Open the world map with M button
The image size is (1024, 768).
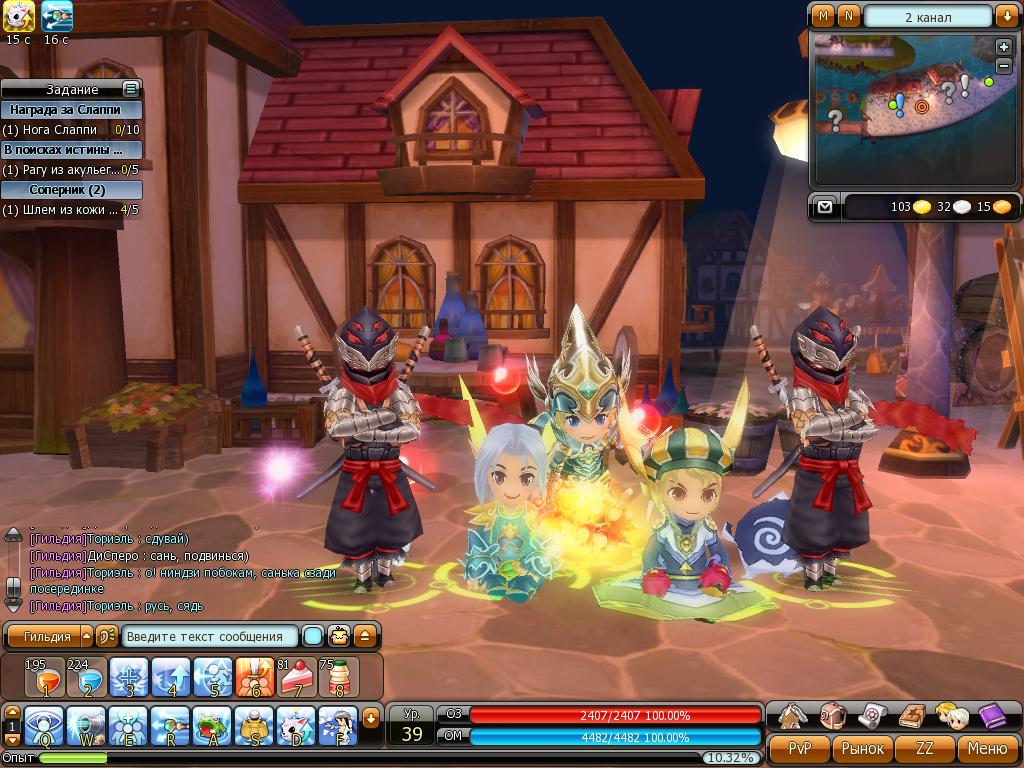click(x=823, y=16)
